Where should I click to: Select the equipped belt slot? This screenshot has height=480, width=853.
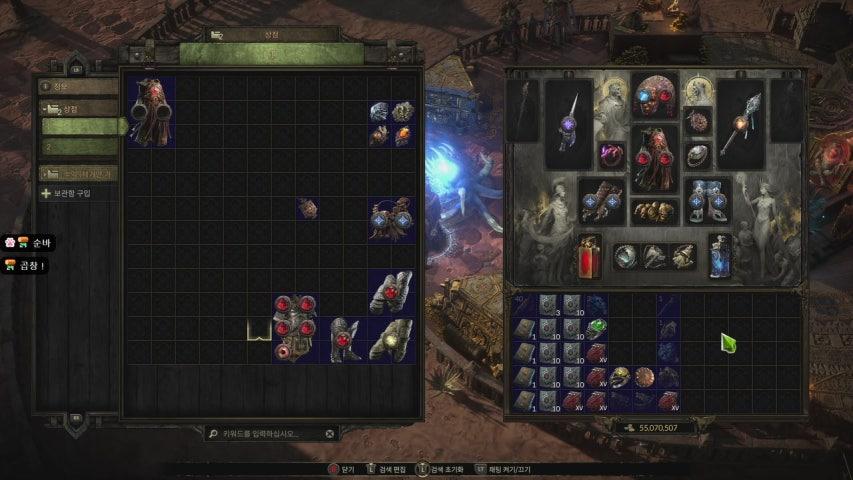pos(656,212)
